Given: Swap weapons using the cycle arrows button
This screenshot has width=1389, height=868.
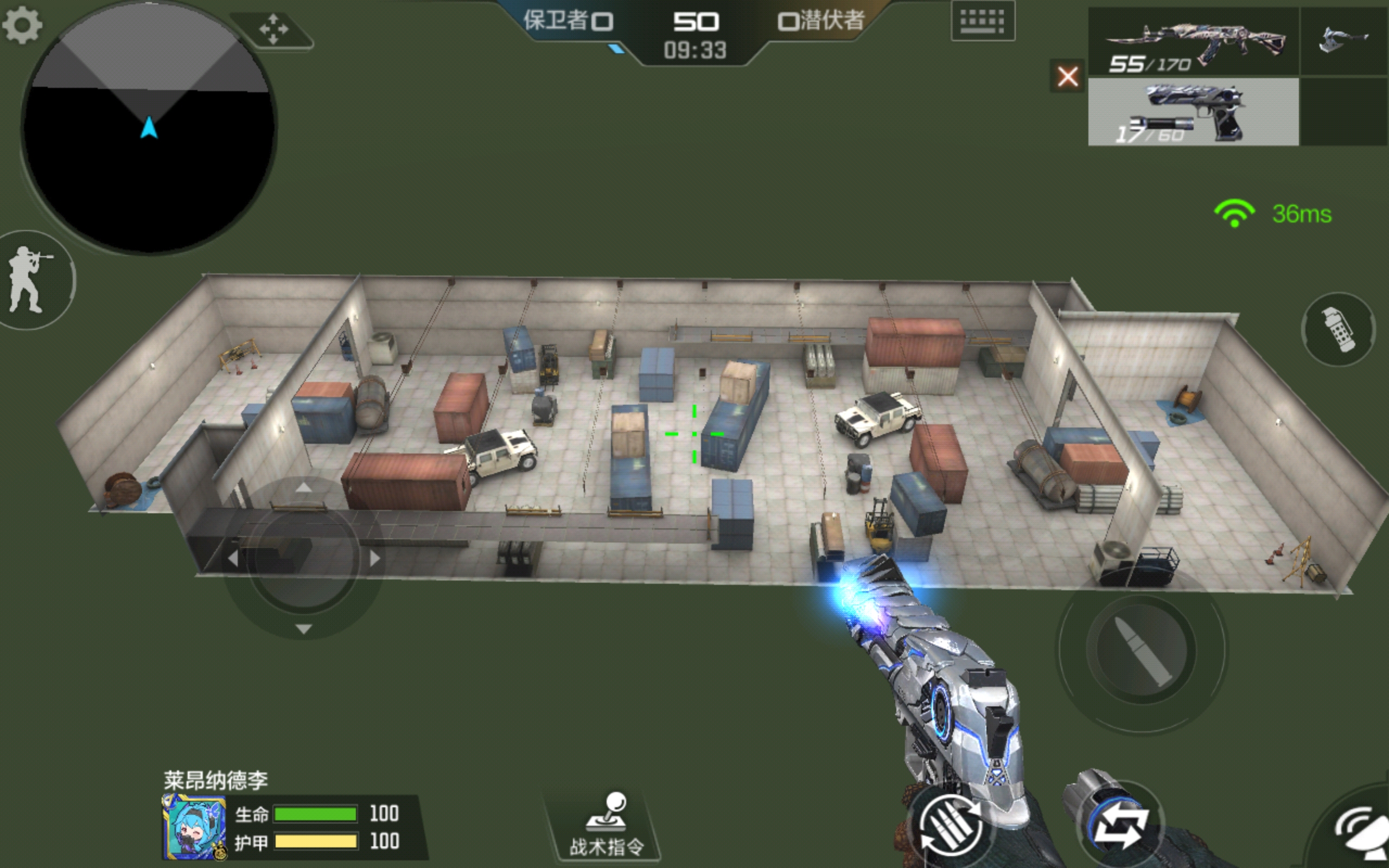Looking at the screenshot, I should (x=1120, y=826).
